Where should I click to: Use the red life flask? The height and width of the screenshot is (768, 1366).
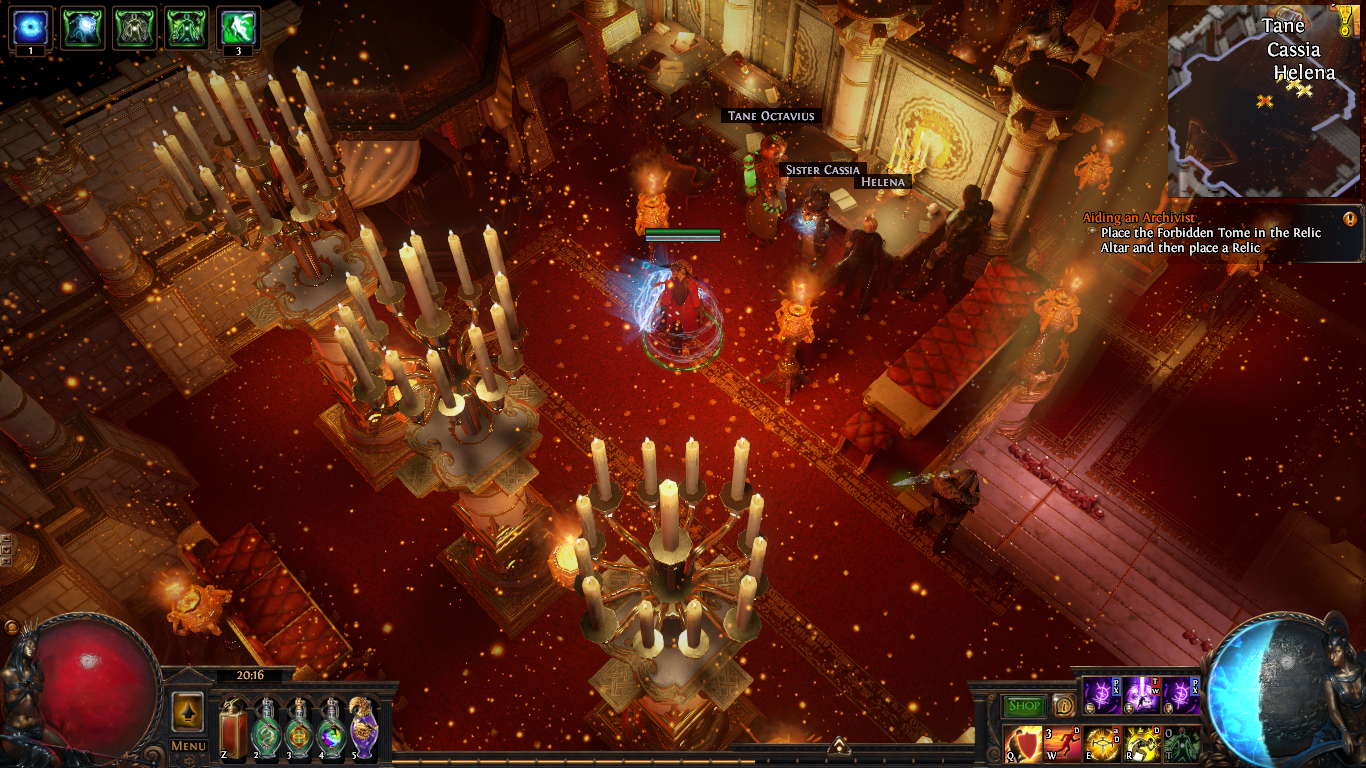pos(235,729)
